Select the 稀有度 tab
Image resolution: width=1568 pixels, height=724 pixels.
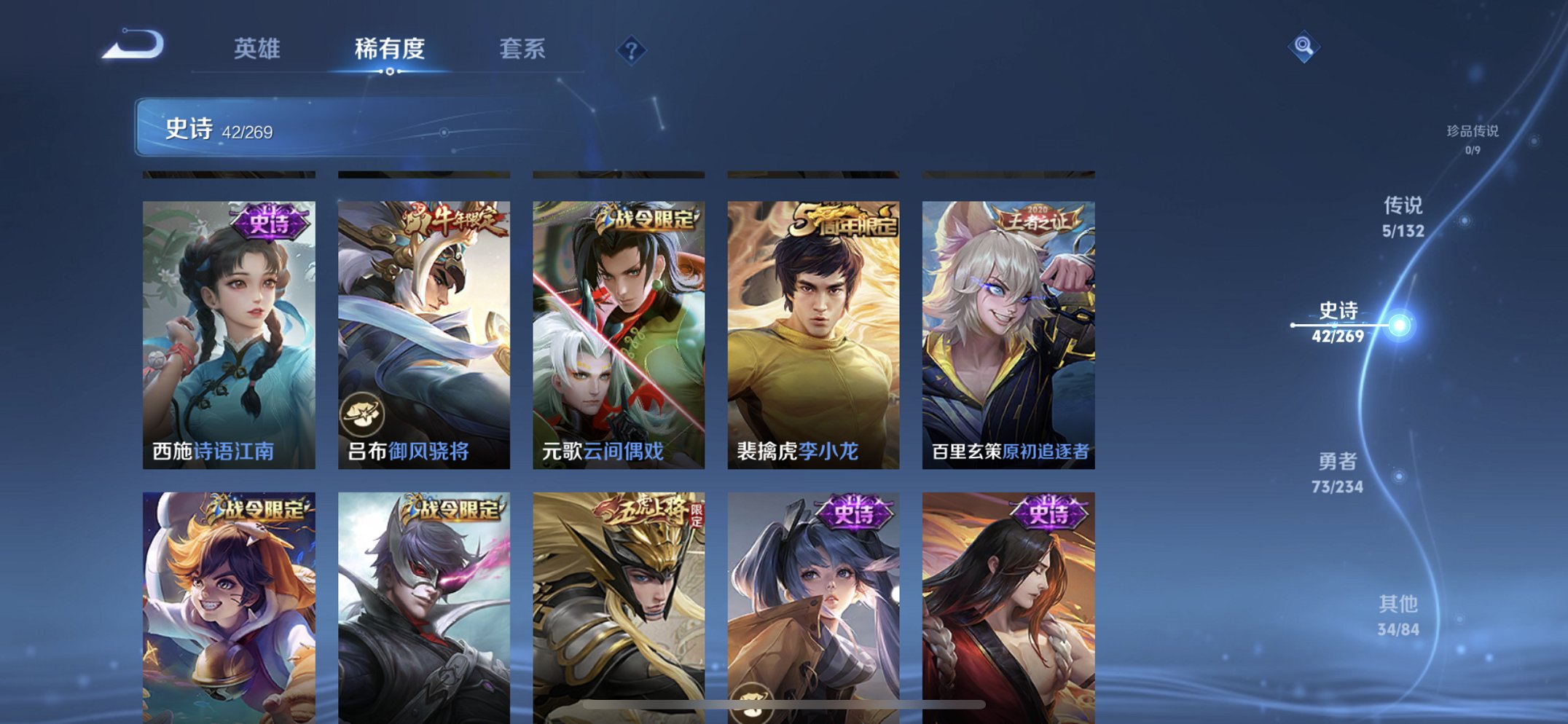(390, 50)
